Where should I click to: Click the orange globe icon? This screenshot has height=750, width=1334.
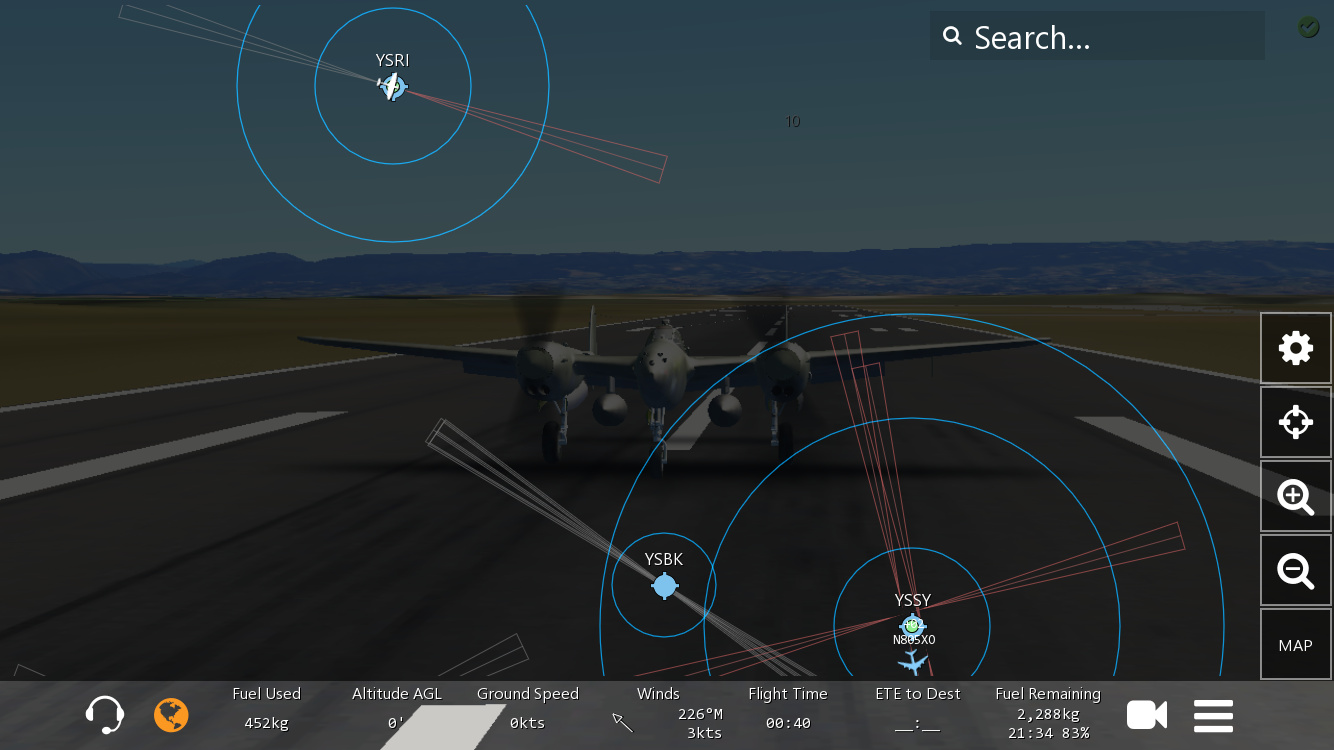coord(171,715)
